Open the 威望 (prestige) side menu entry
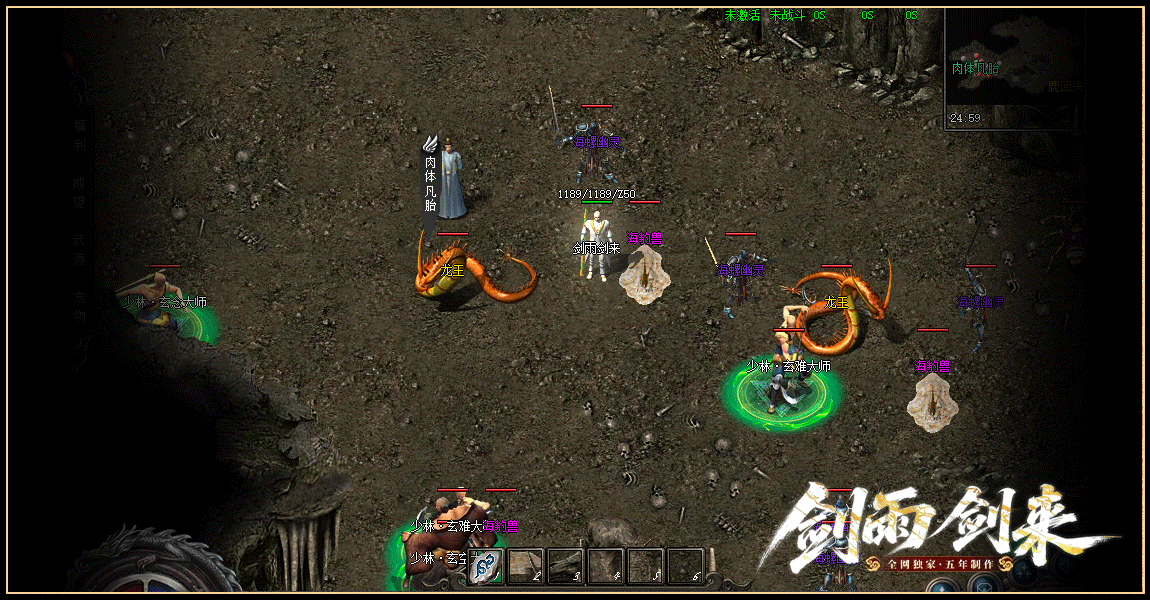 click(79, 192)
